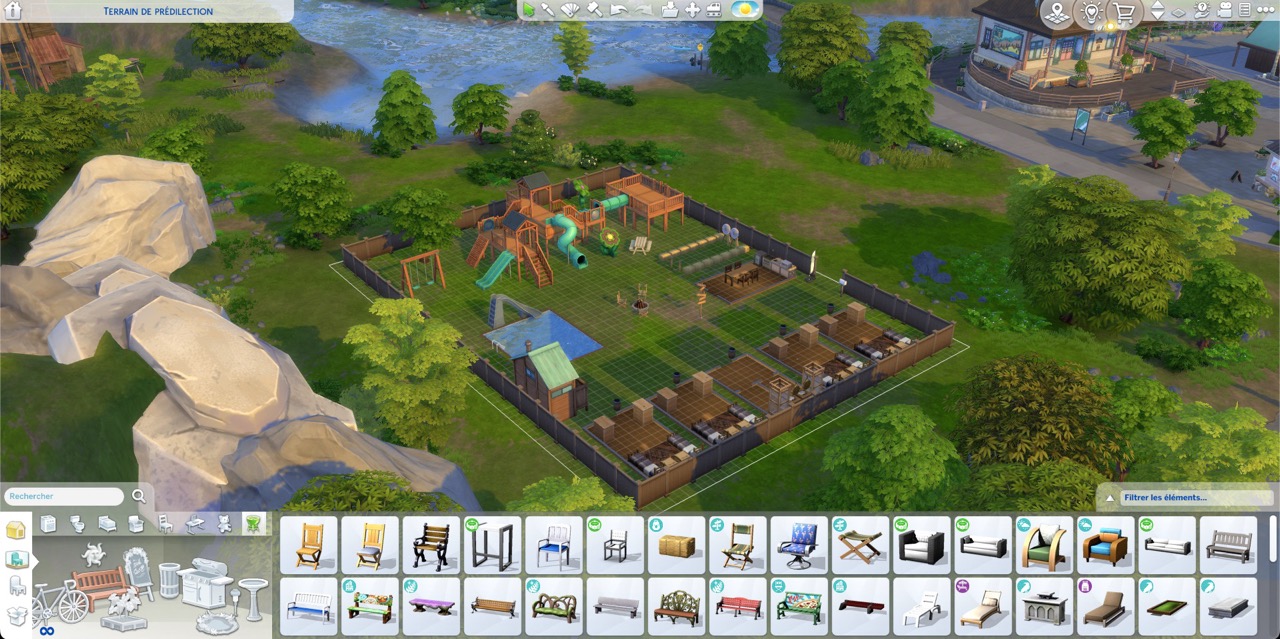
Task: Open the teddy bear kids category
Action: coord(225,523)
